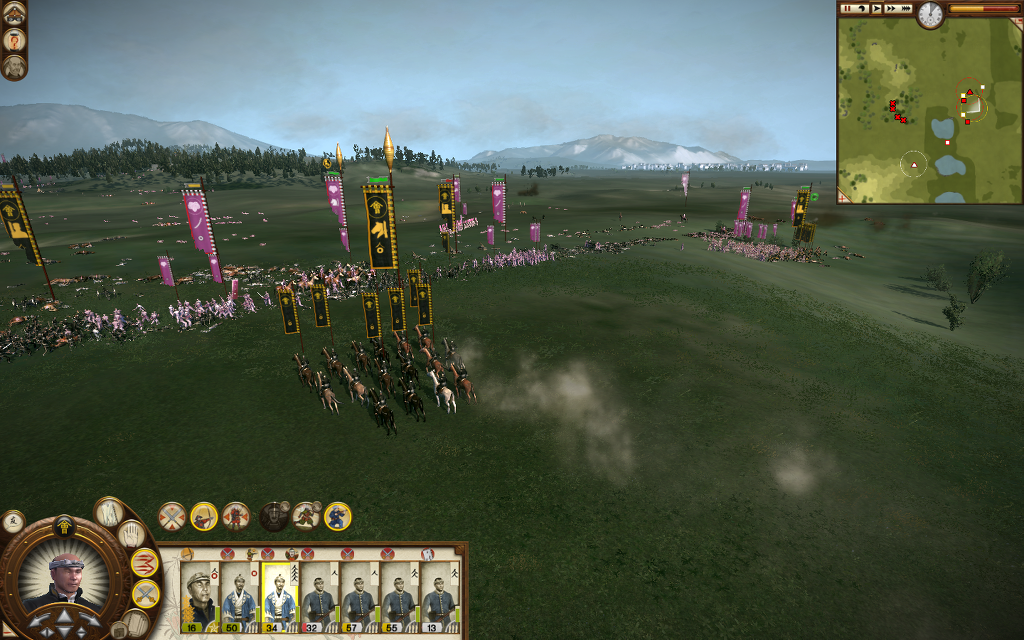Click the bearded advisor portrait icon
The image size is (1024, 640).
(14, 67)
